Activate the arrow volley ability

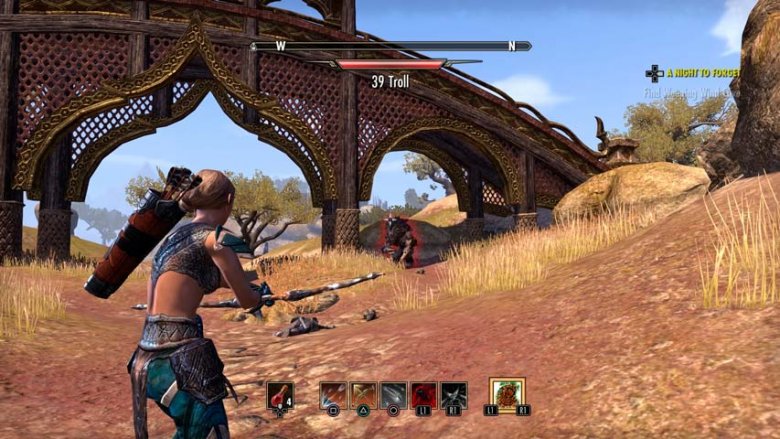[333, 395]
